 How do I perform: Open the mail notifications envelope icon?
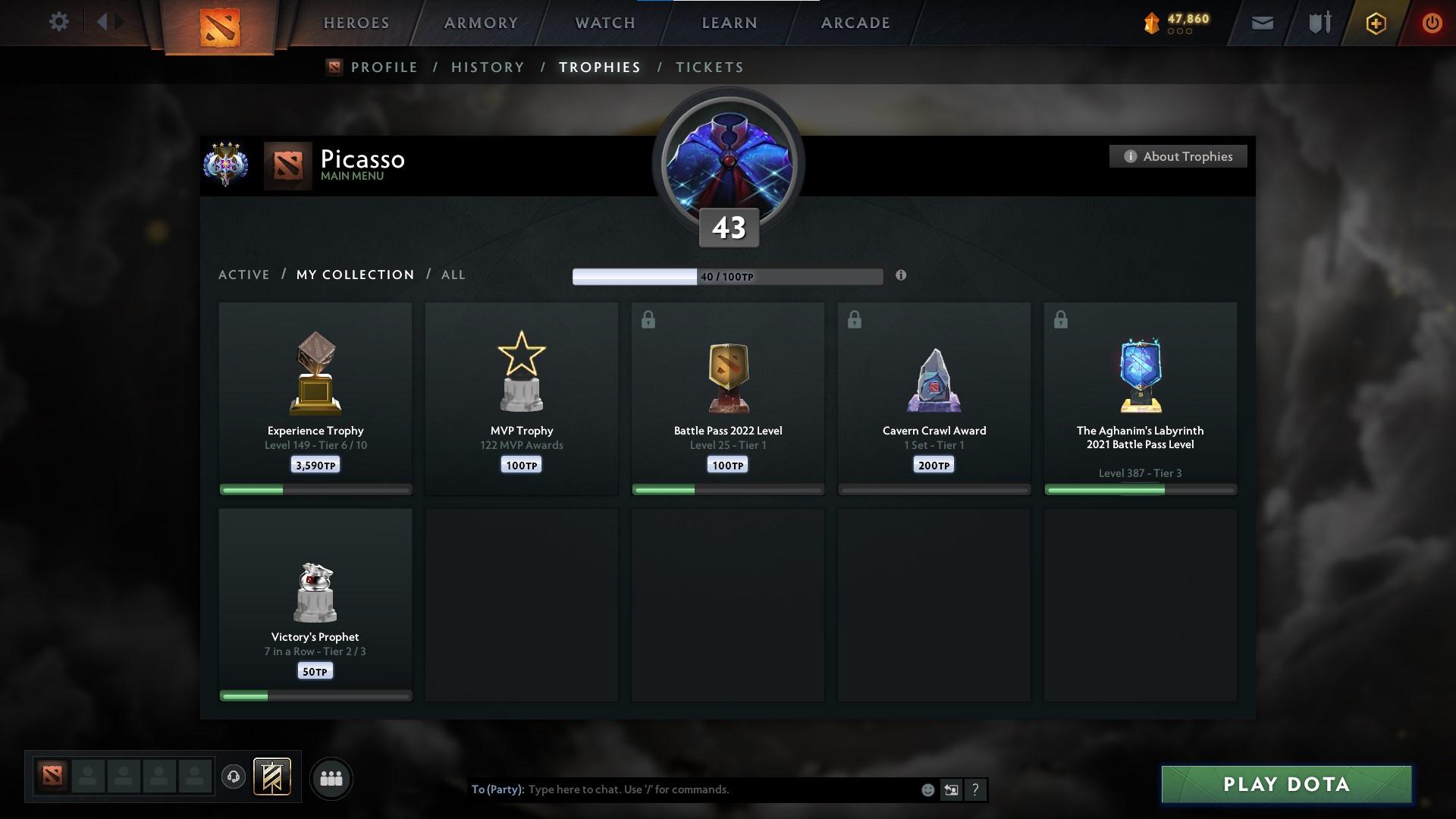1263,23
